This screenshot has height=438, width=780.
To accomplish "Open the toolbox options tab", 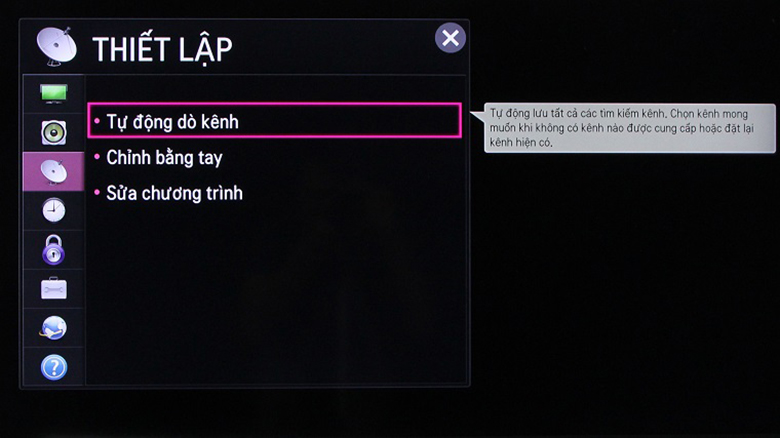I will pos(53,289).
